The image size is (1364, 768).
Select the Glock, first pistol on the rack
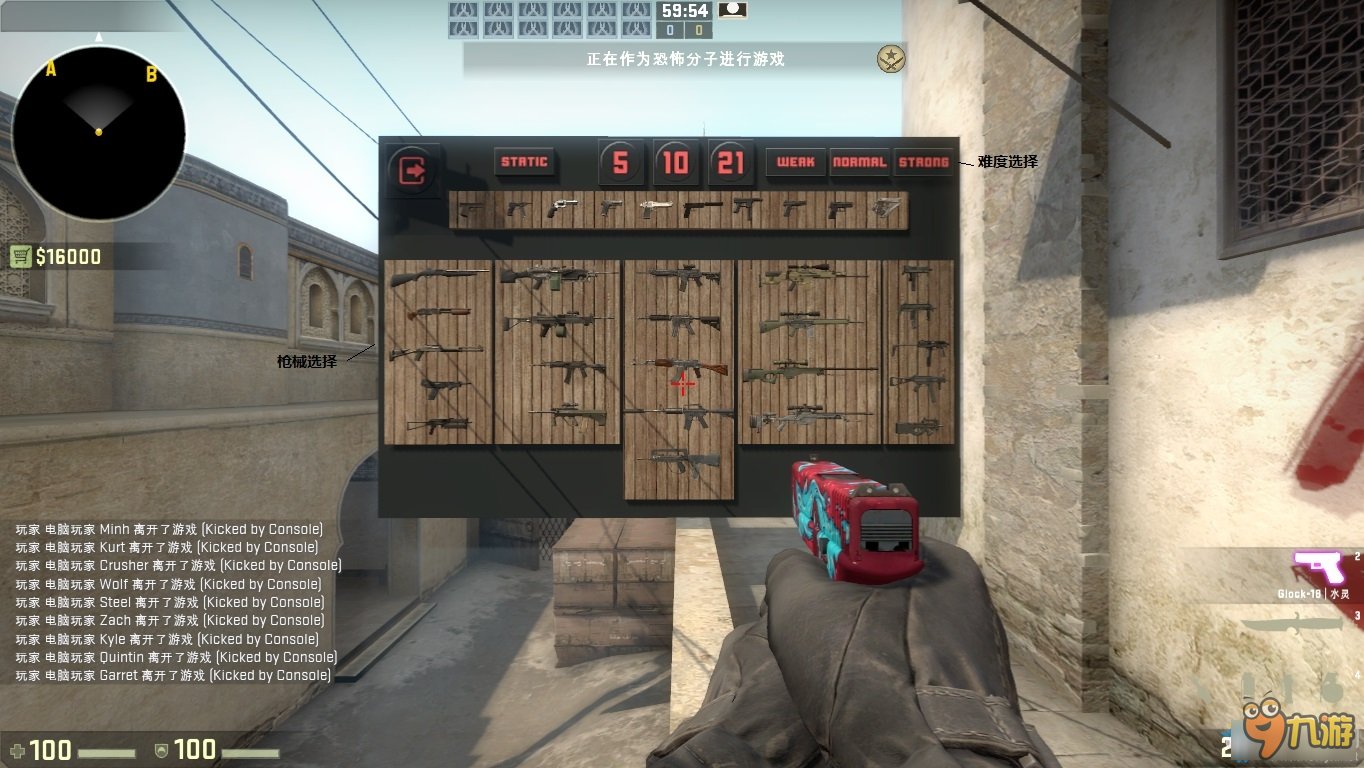tap(469, 208)
